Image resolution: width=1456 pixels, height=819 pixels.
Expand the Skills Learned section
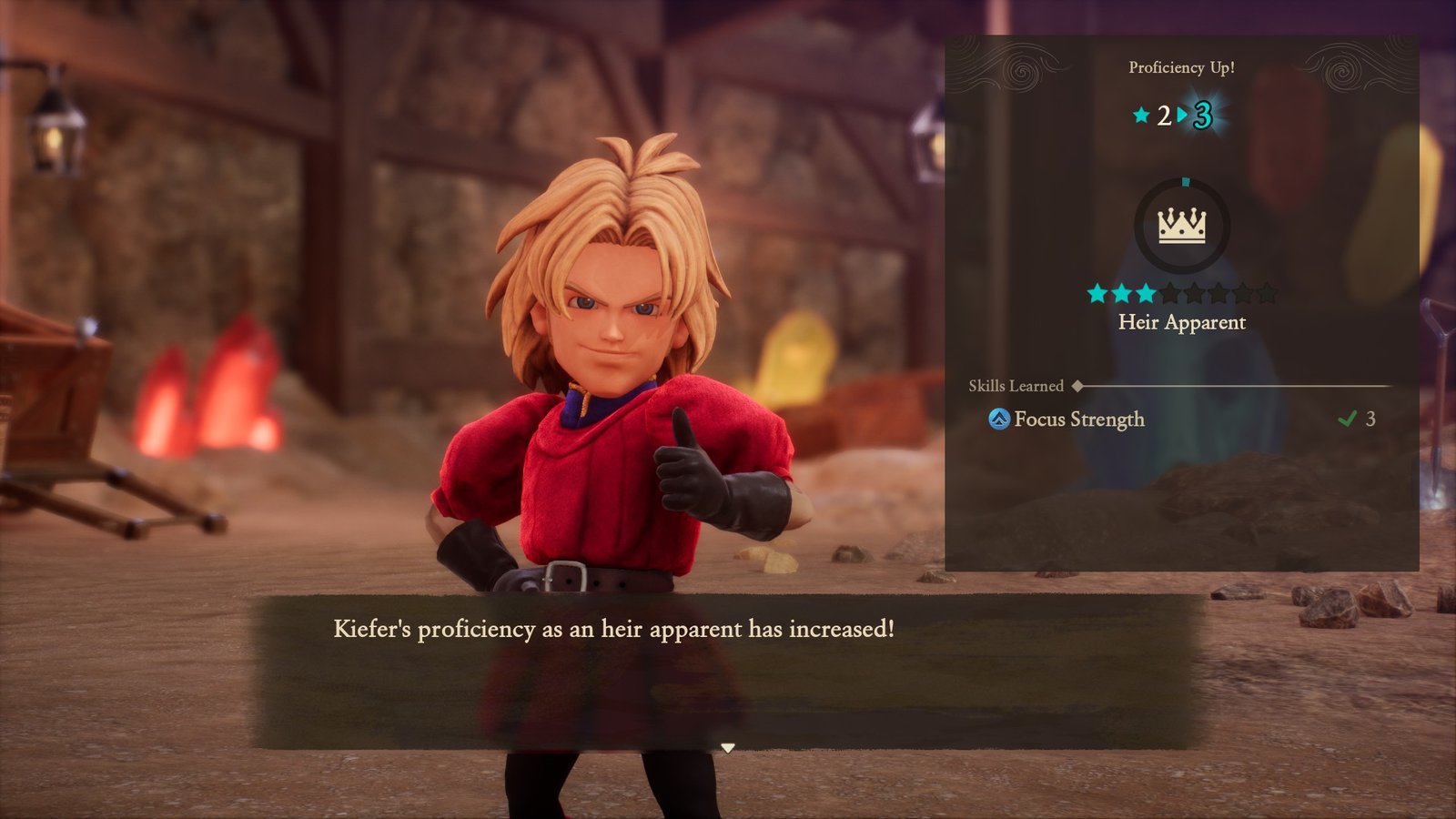1016,383
